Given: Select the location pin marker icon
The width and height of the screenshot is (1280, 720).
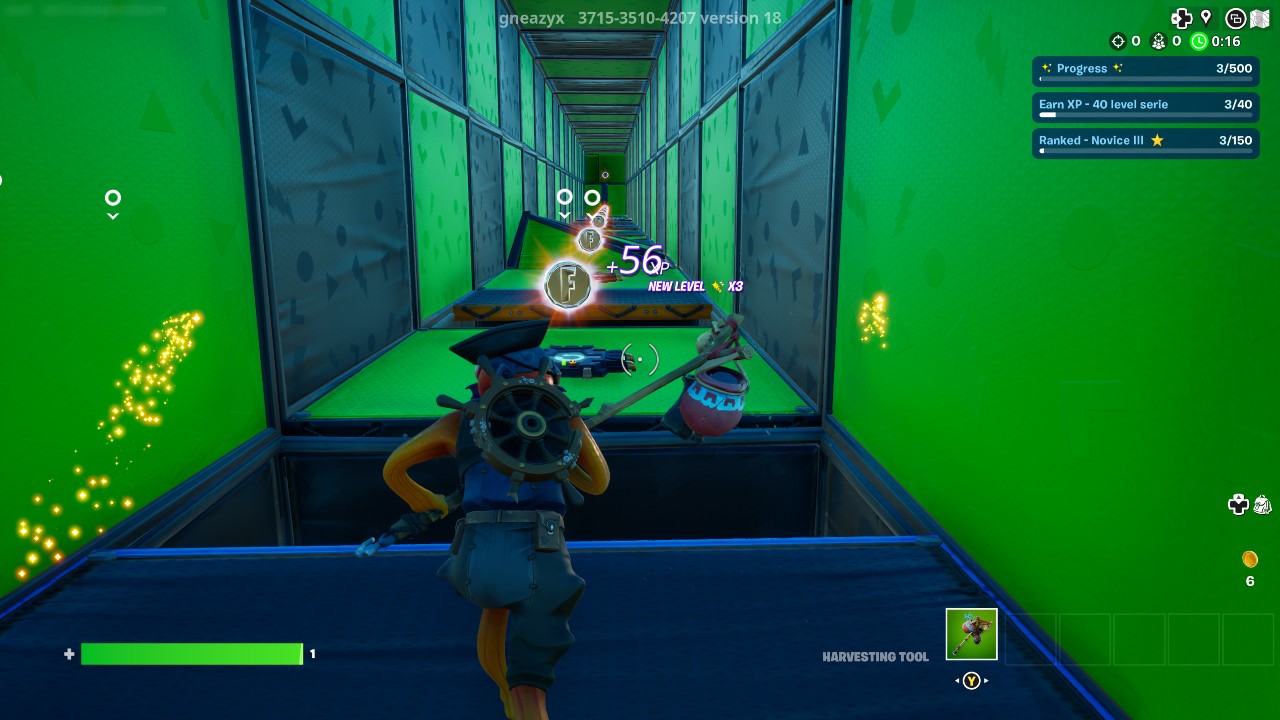Looking at the screenshot, I should pos(1205,18).
